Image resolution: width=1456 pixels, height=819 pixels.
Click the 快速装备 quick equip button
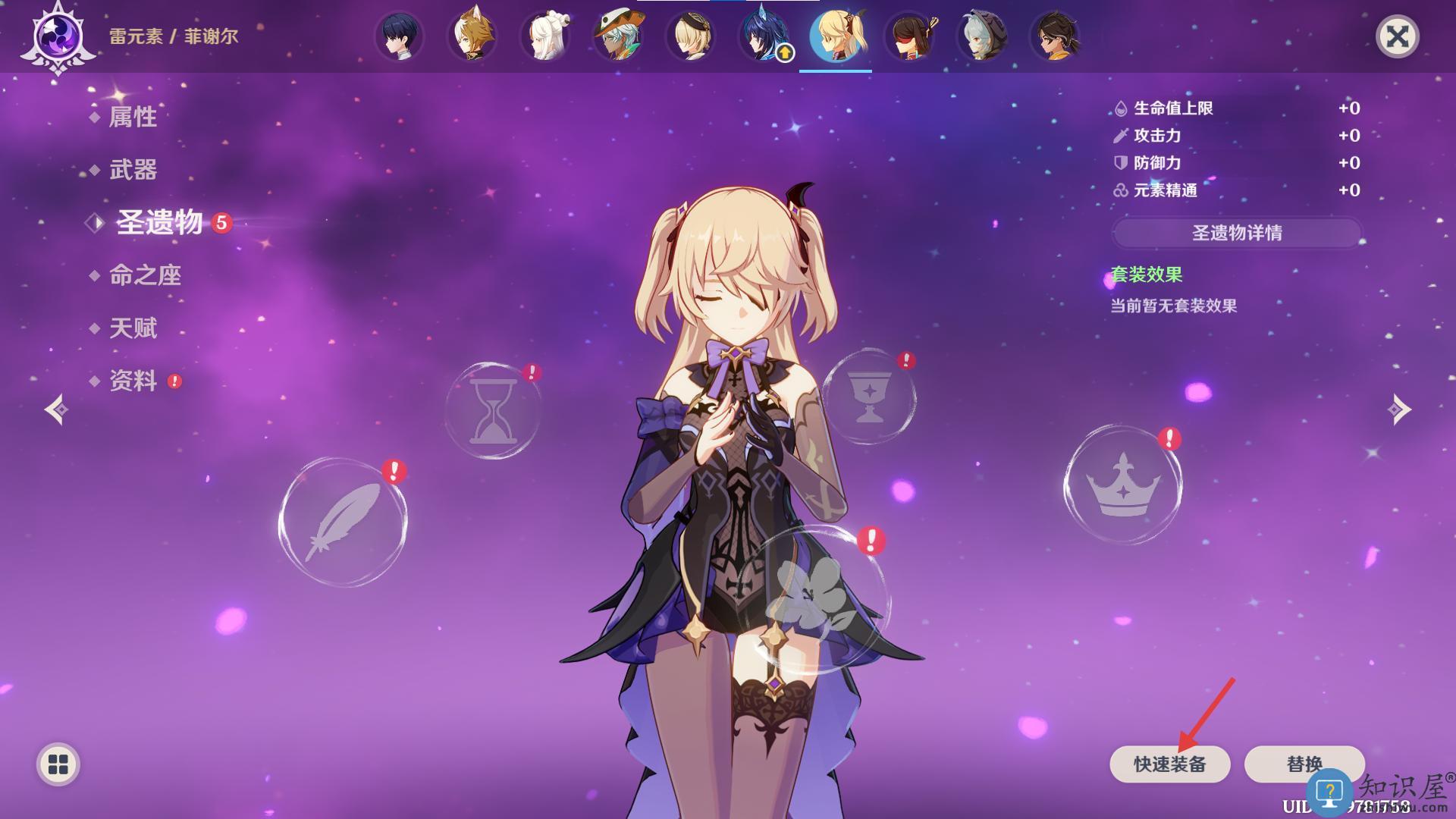pyautogui.click(x=1169, y=764)
